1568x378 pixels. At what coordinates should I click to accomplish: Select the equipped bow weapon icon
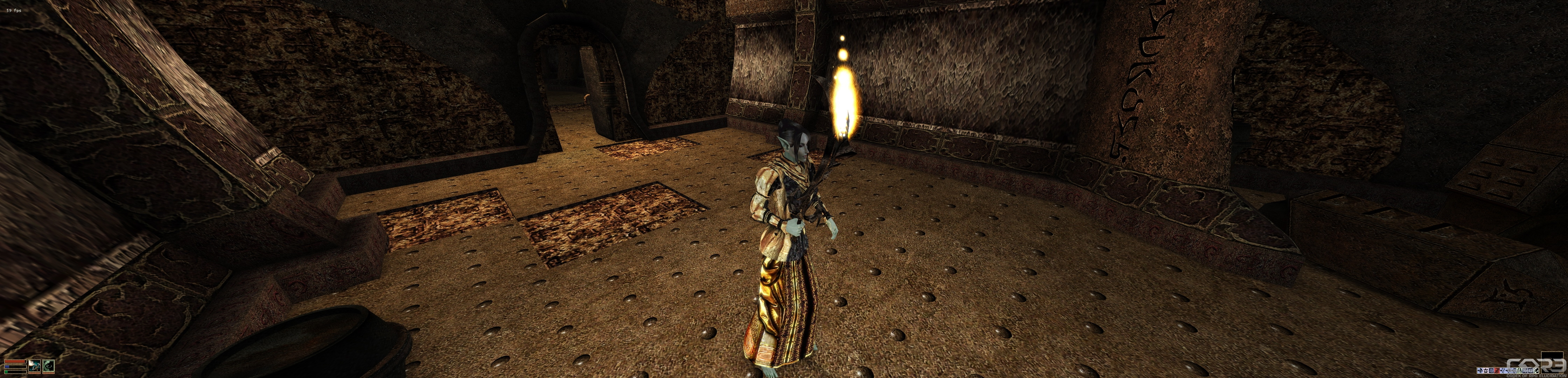coord(35,366)
